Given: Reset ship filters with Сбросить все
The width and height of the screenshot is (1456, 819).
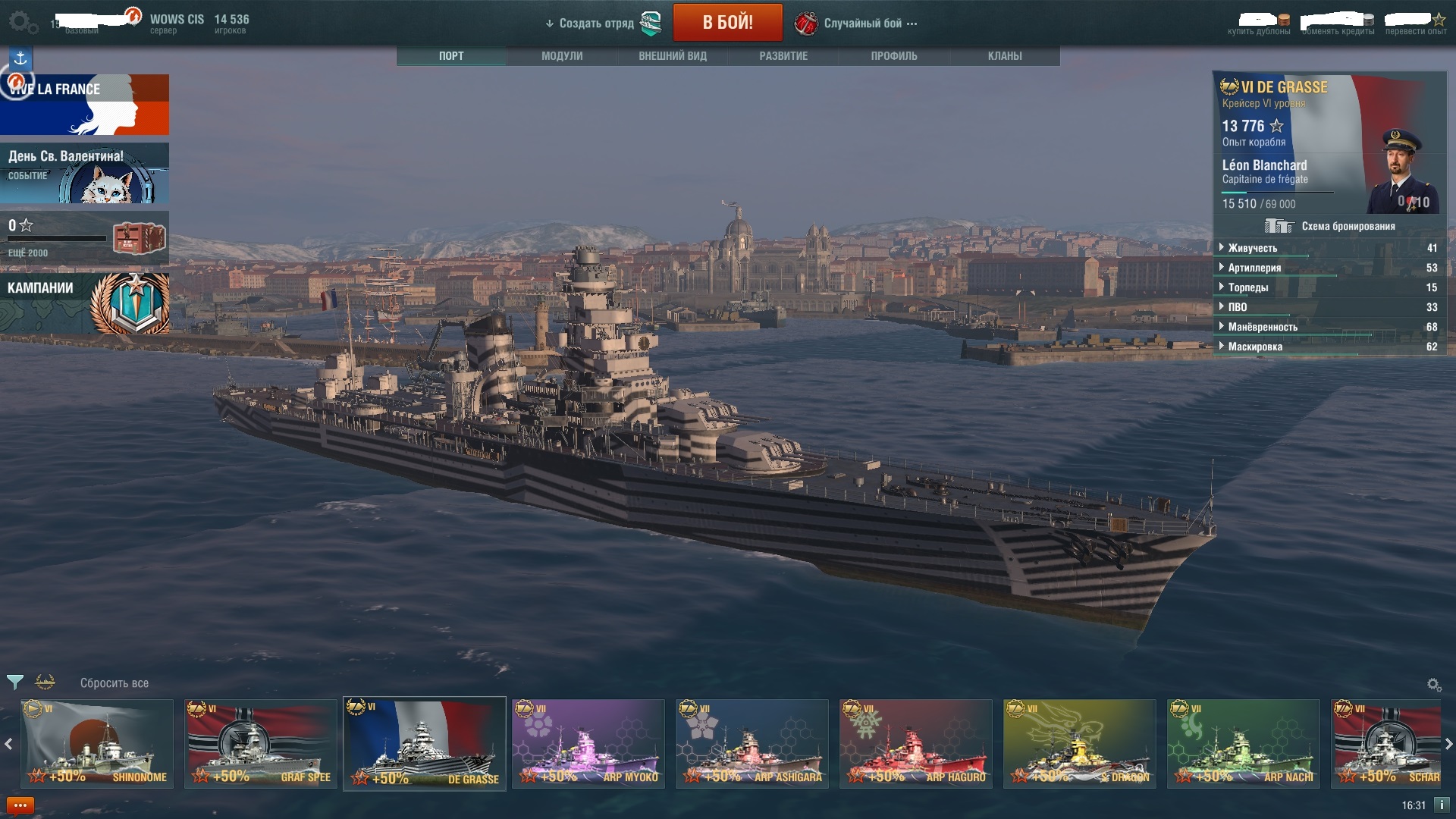Looking at the screenshot, I should tap(115, 683).
